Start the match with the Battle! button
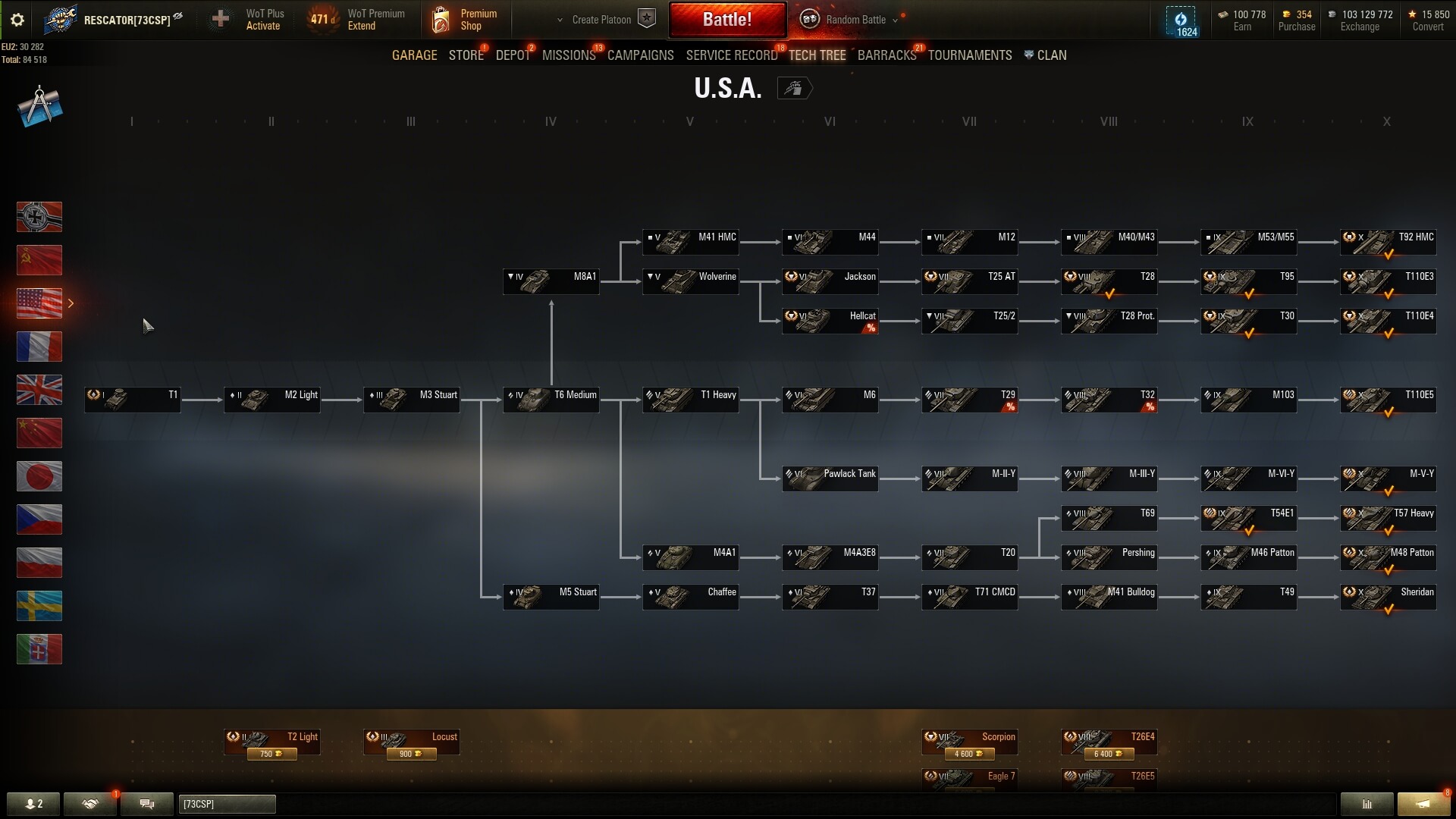Image resolution: width=1456 pixels, height=819 pixels. point(726,20)
